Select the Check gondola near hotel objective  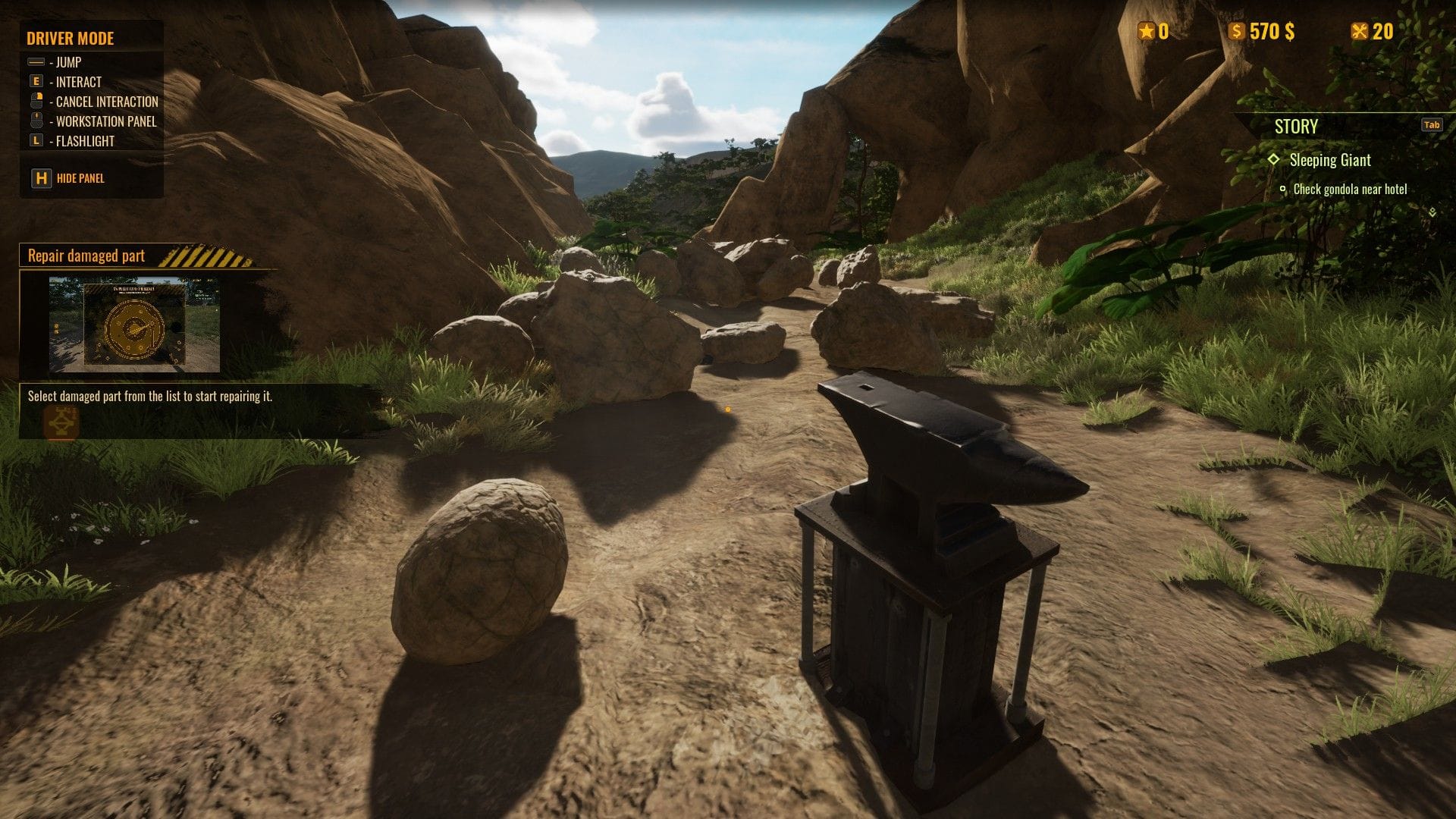pyautogui.click(x=1349, y=190)
